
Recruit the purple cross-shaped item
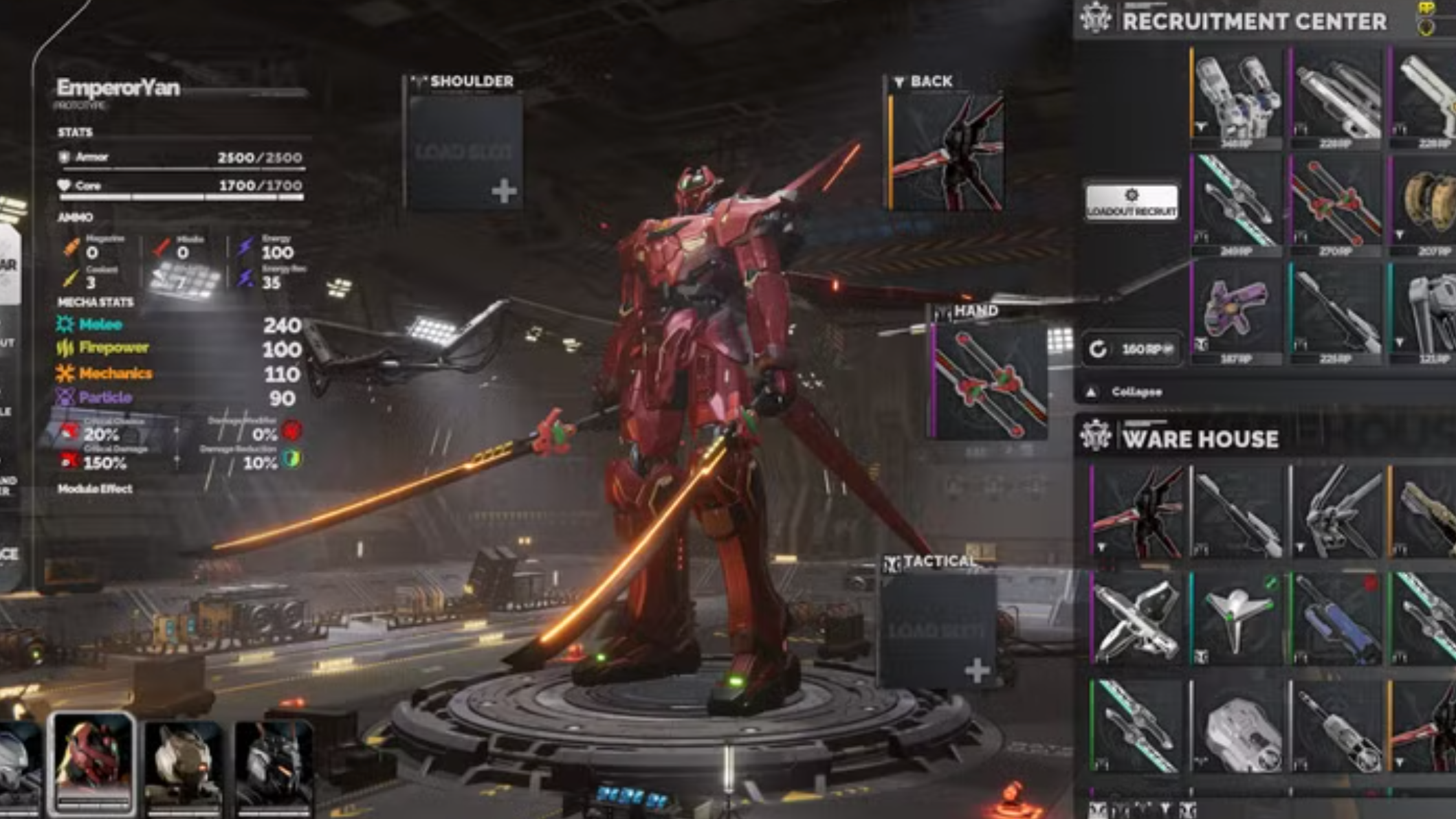(x=1236, y=310)
